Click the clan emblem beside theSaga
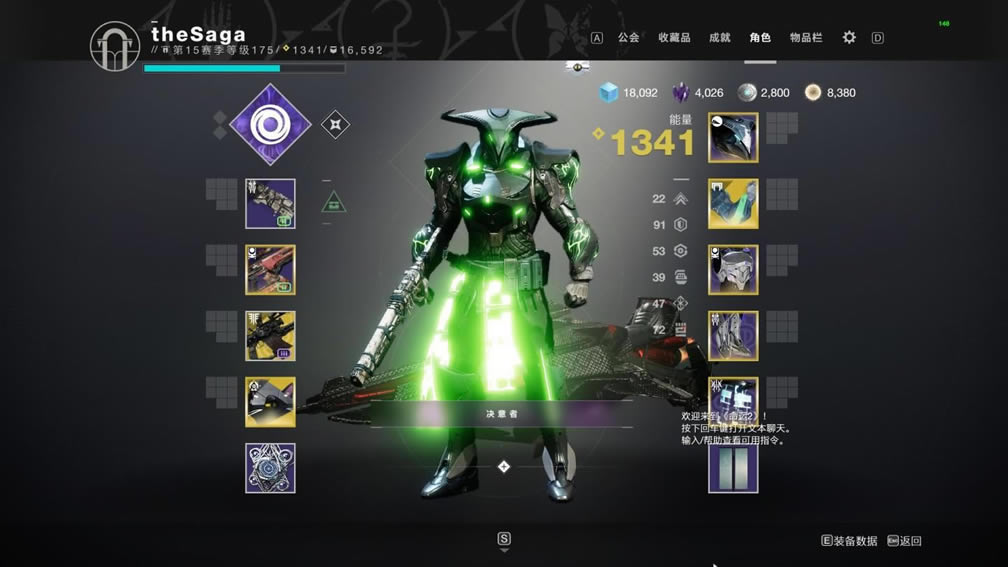The height and width of the screenshot is (567, 1008). [x=115, y=47]
